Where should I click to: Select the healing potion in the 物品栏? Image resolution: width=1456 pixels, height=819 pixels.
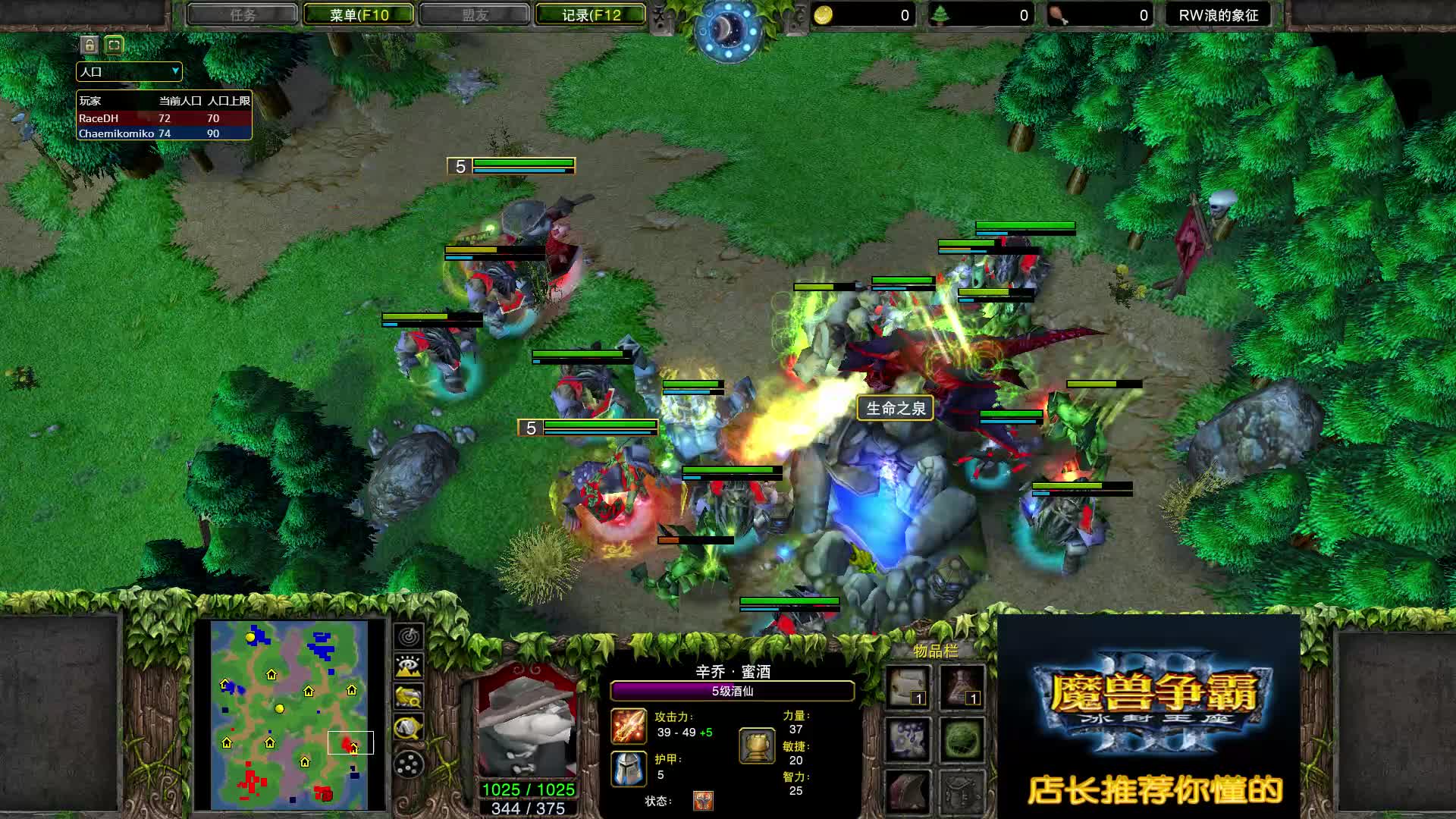[962, 686]
